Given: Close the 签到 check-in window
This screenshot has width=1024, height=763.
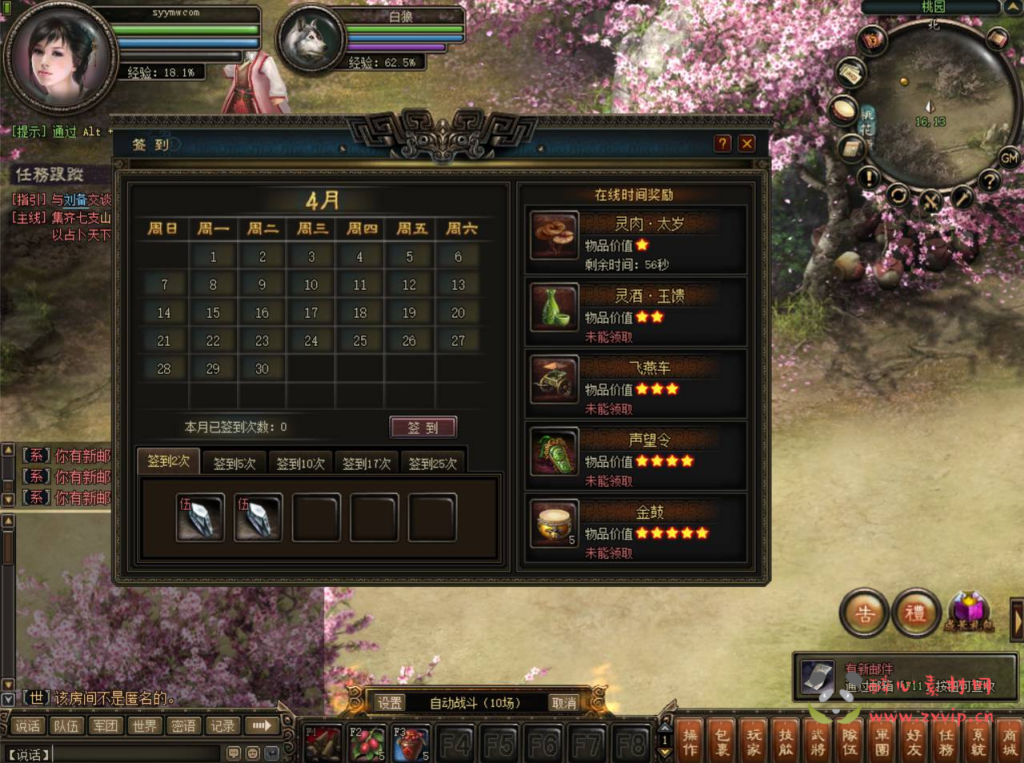Looking at the screenshot, I should coord(746,144).
